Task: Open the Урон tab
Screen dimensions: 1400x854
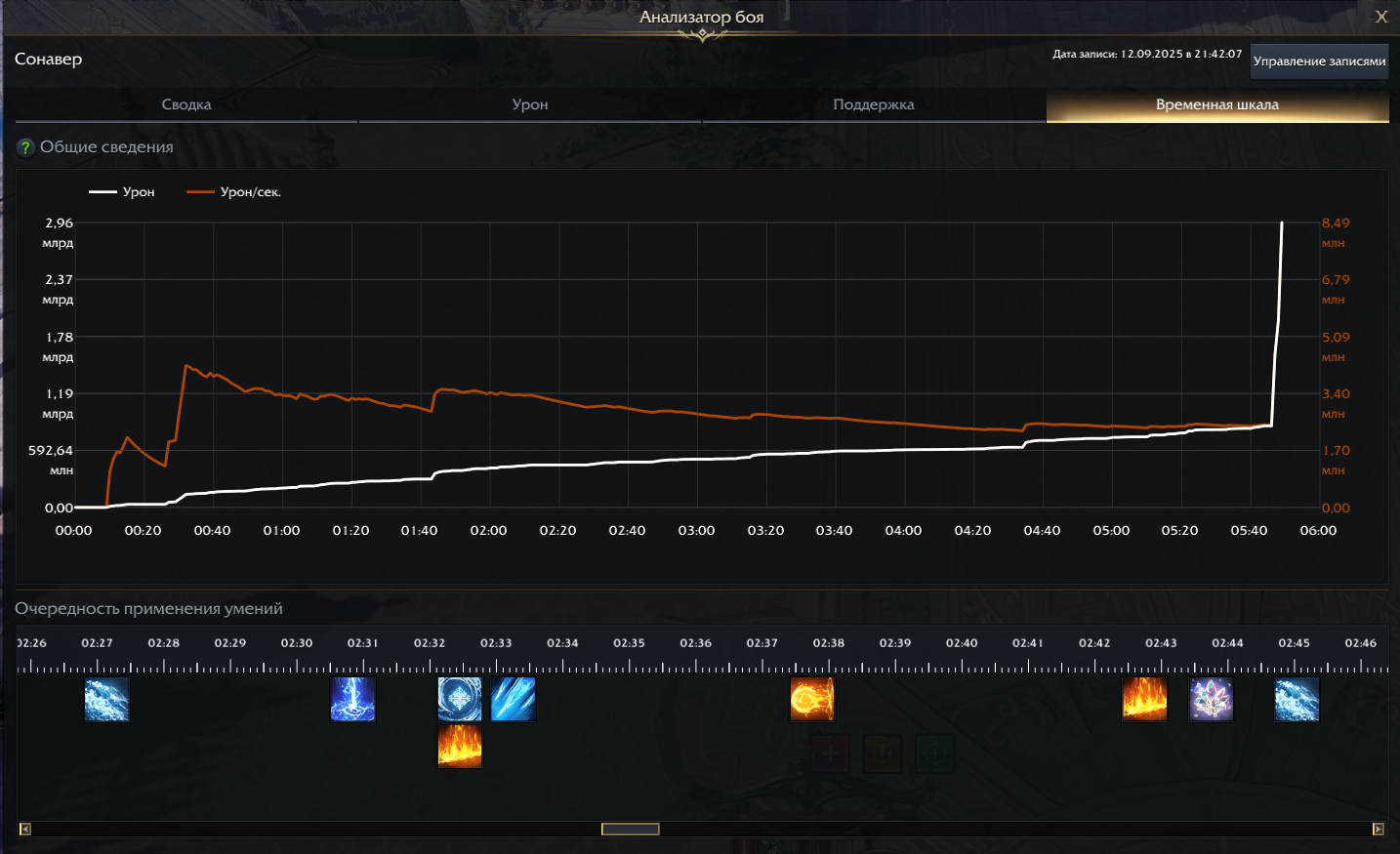Action: click(x=529, y=104)
